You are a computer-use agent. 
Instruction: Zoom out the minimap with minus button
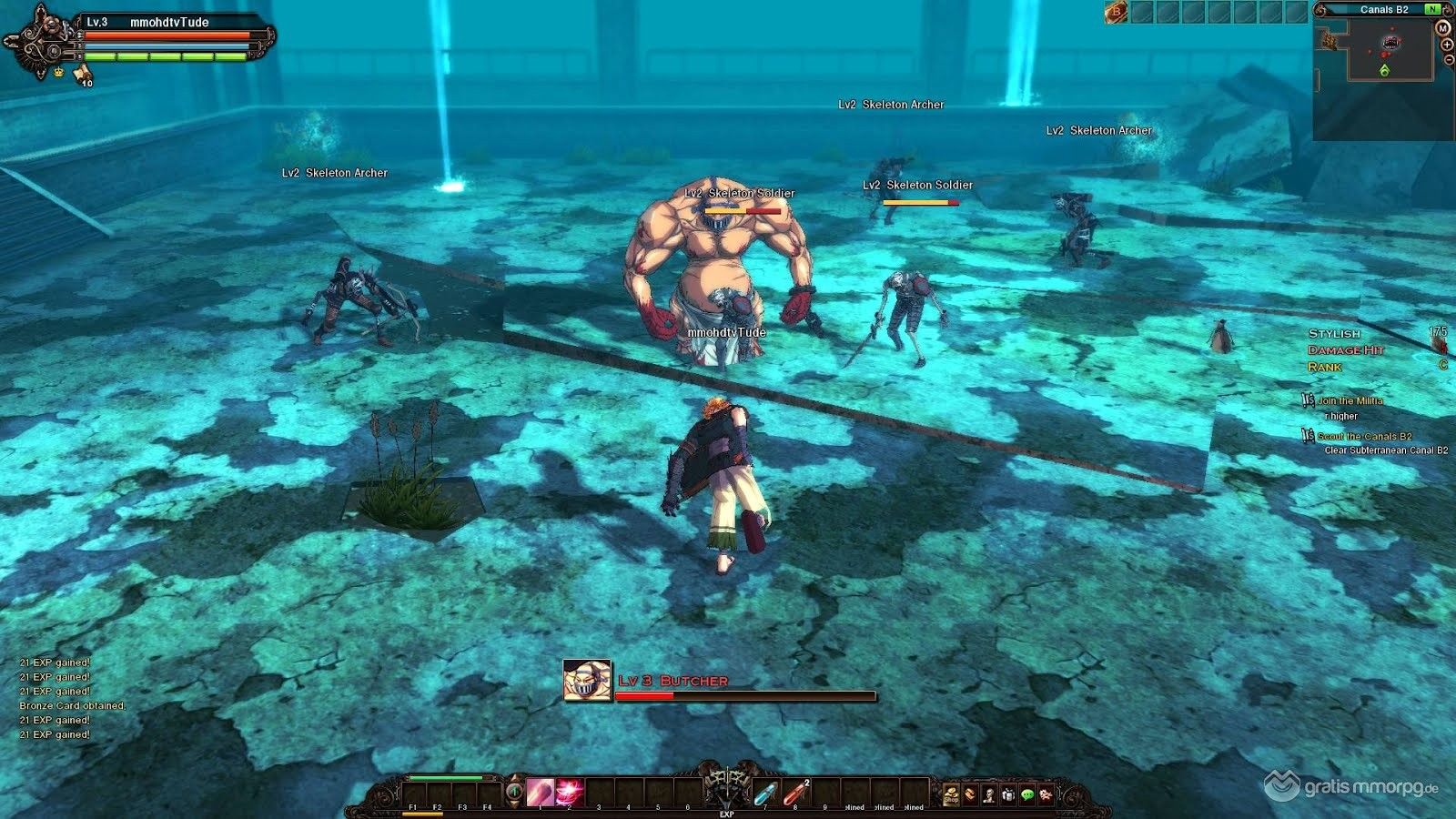click(x=1449, y=59)
